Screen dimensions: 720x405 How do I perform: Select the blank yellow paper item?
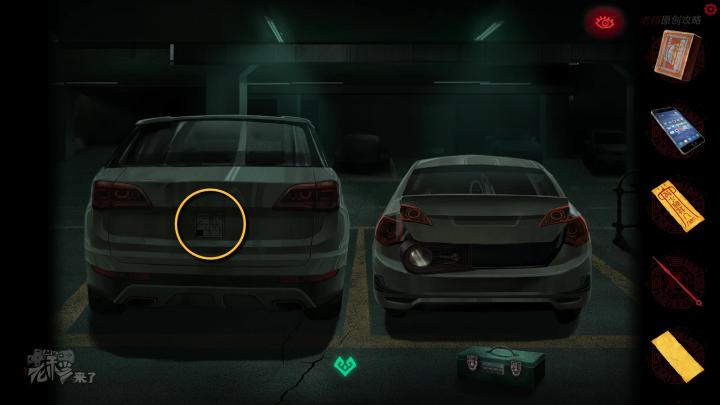click(679, 353)
